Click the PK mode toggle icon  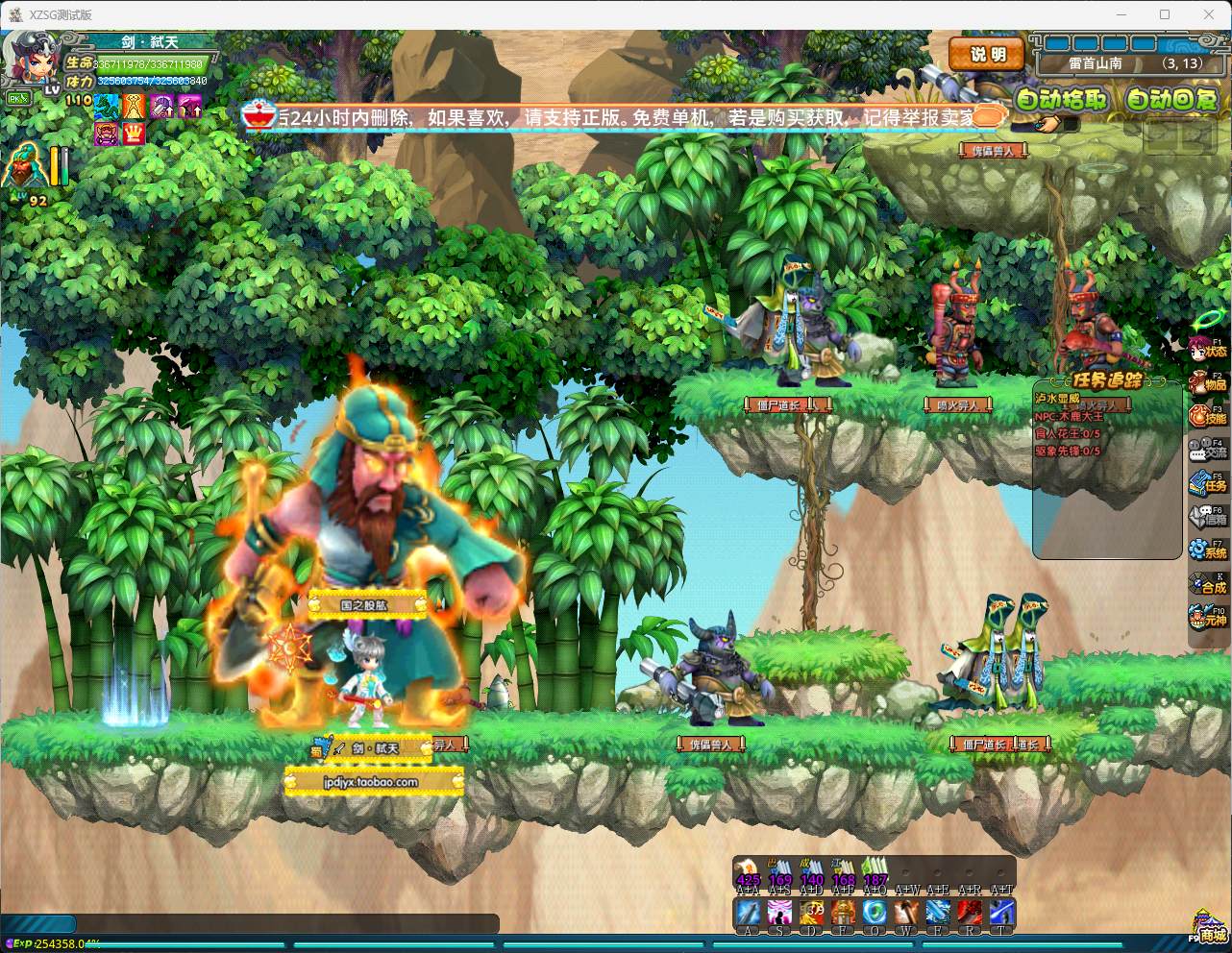(x=17, y=99)
